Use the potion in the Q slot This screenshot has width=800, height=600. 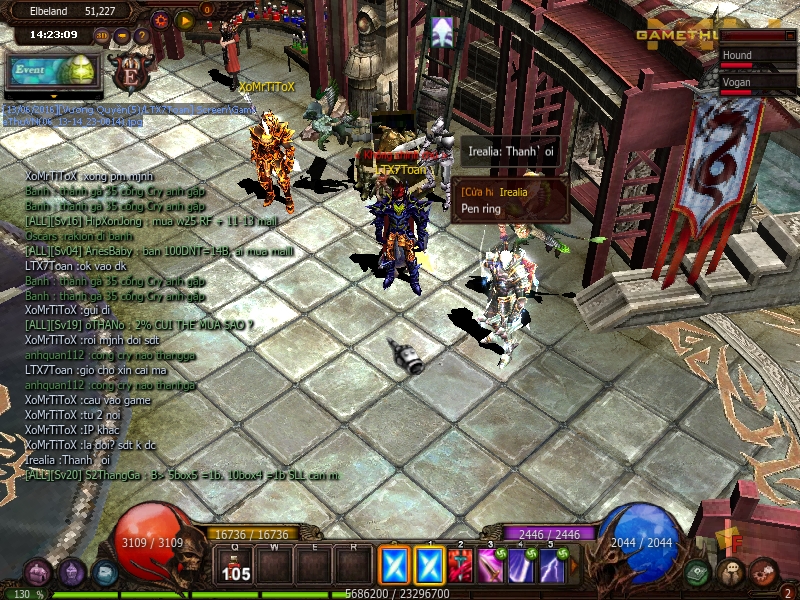tap(237, 566)
